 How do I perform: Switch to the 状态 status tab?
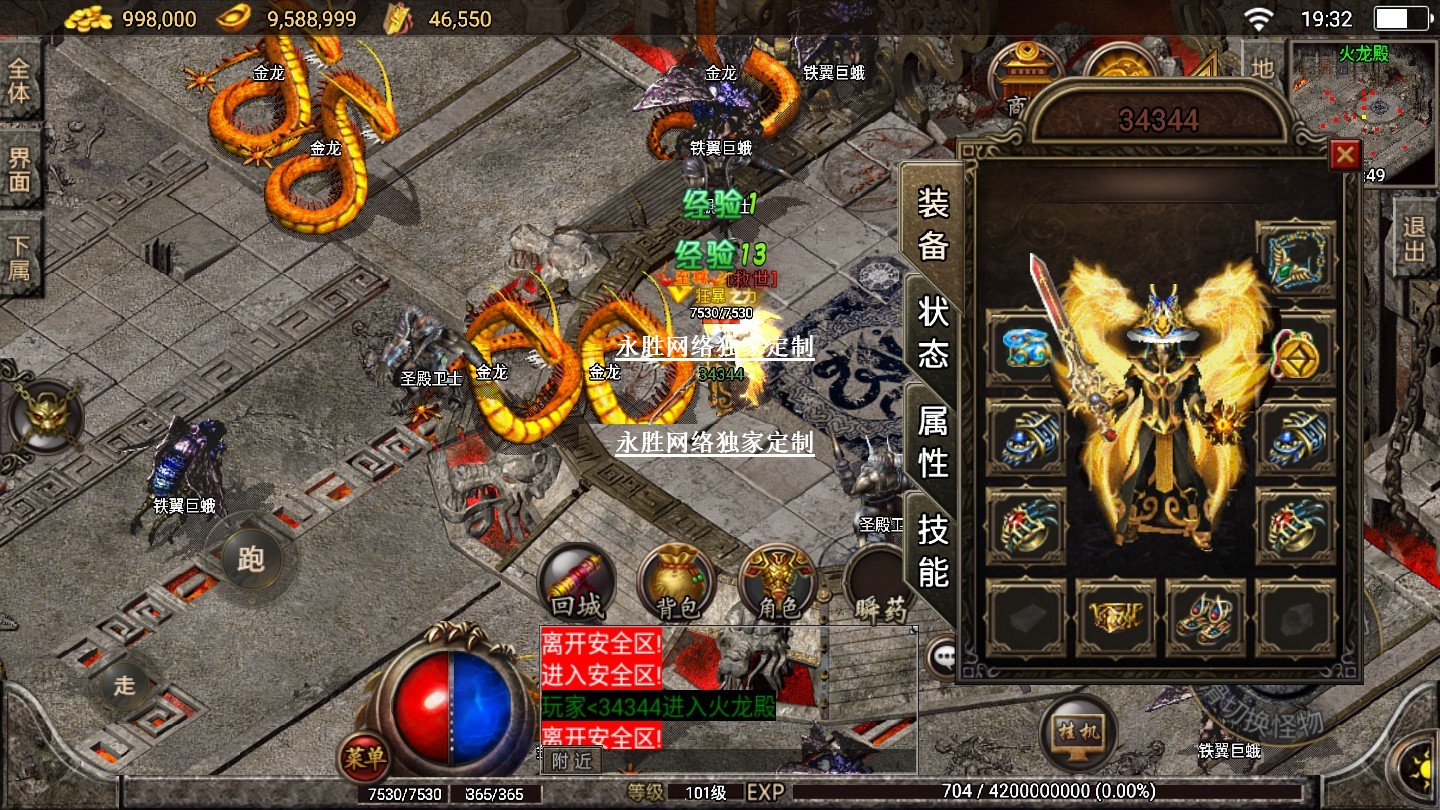(933, 332)
